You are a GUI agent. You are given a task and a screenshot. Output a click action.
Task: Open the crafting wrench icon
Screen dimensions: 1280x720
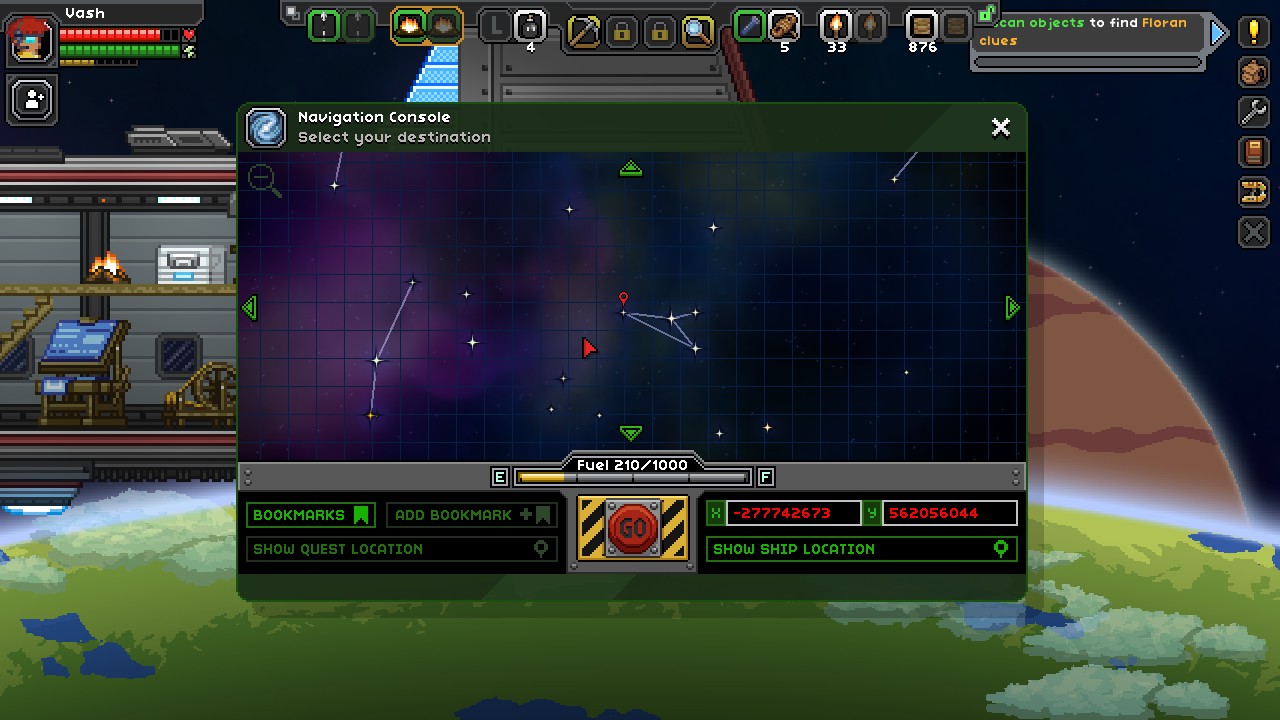pyautogui.click(x=1253, y=112)
